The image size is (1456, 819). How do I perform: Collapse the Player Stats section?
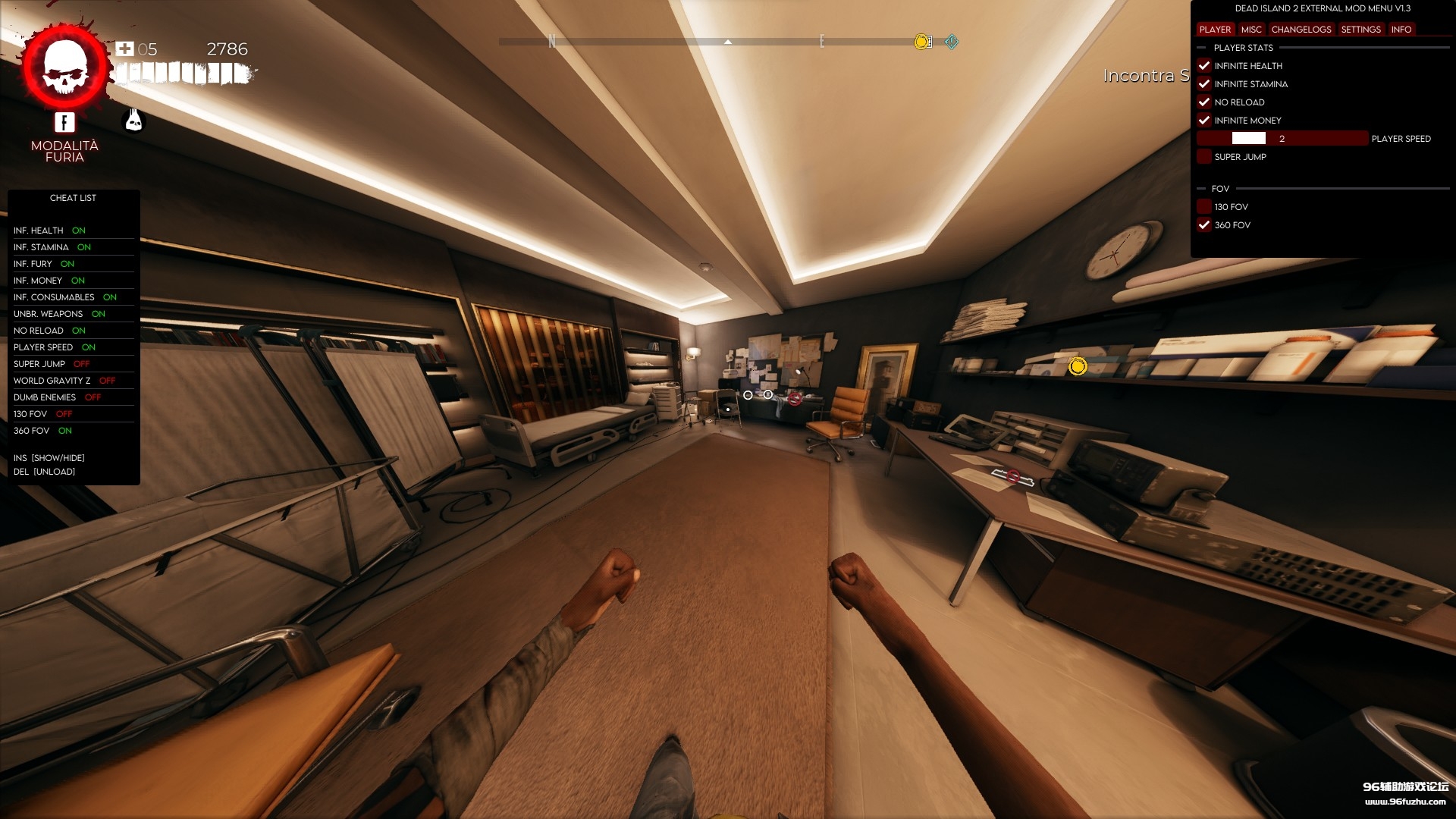click(x=1201, y=47)
